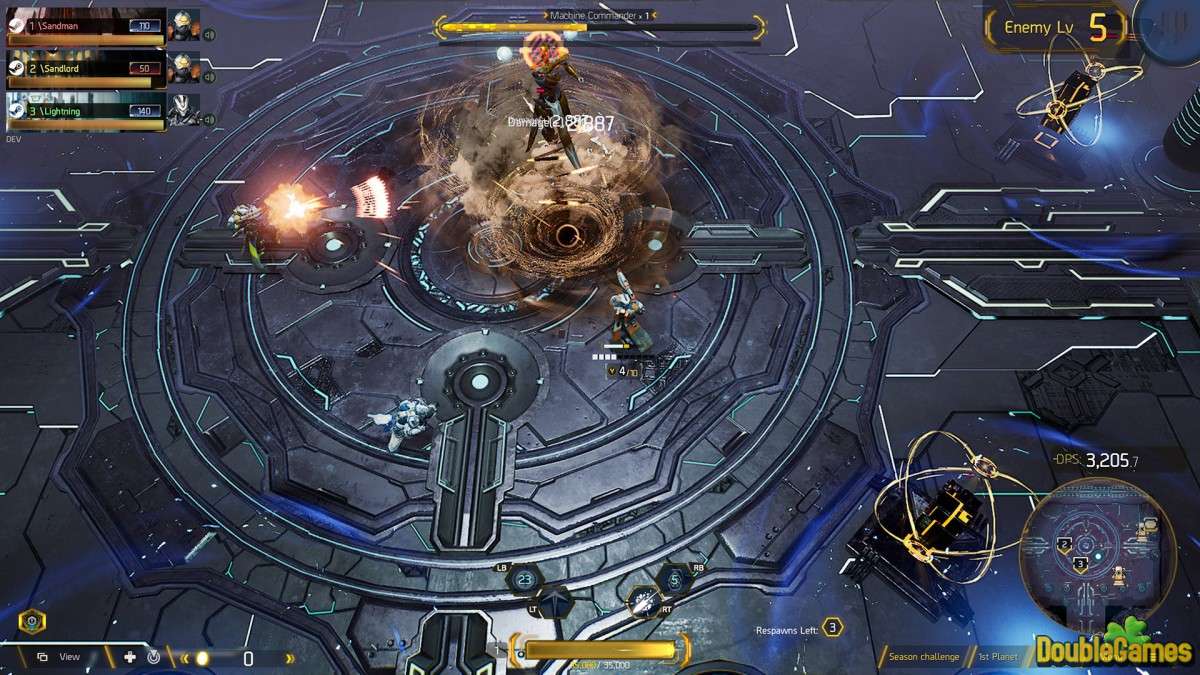Open the Season challenge tab
The width and height of the screenshot is (1200, 675).
tap(923, 657)
